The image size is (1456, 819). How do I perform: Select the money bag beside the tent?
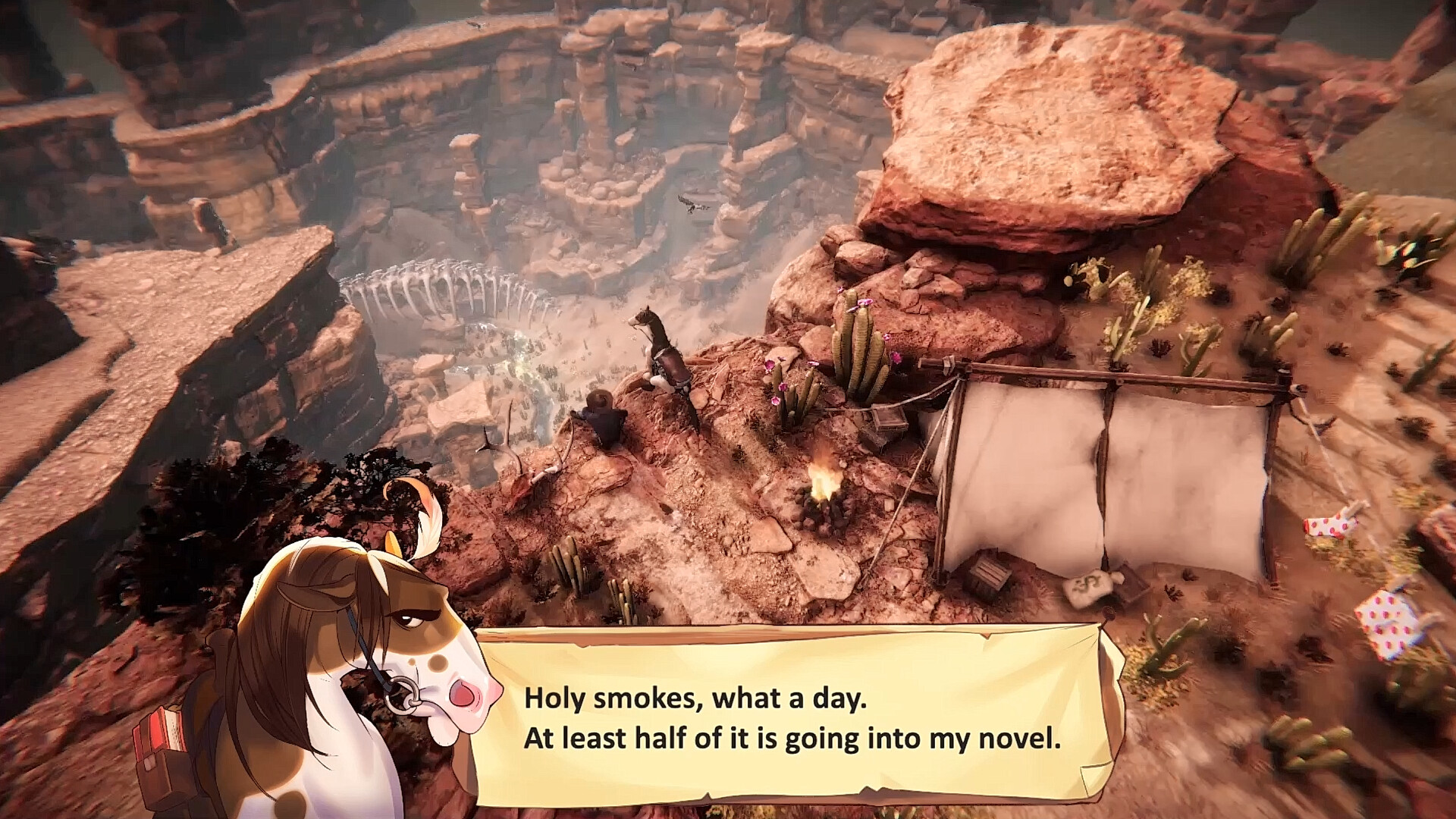click(x=1088, y=588)
